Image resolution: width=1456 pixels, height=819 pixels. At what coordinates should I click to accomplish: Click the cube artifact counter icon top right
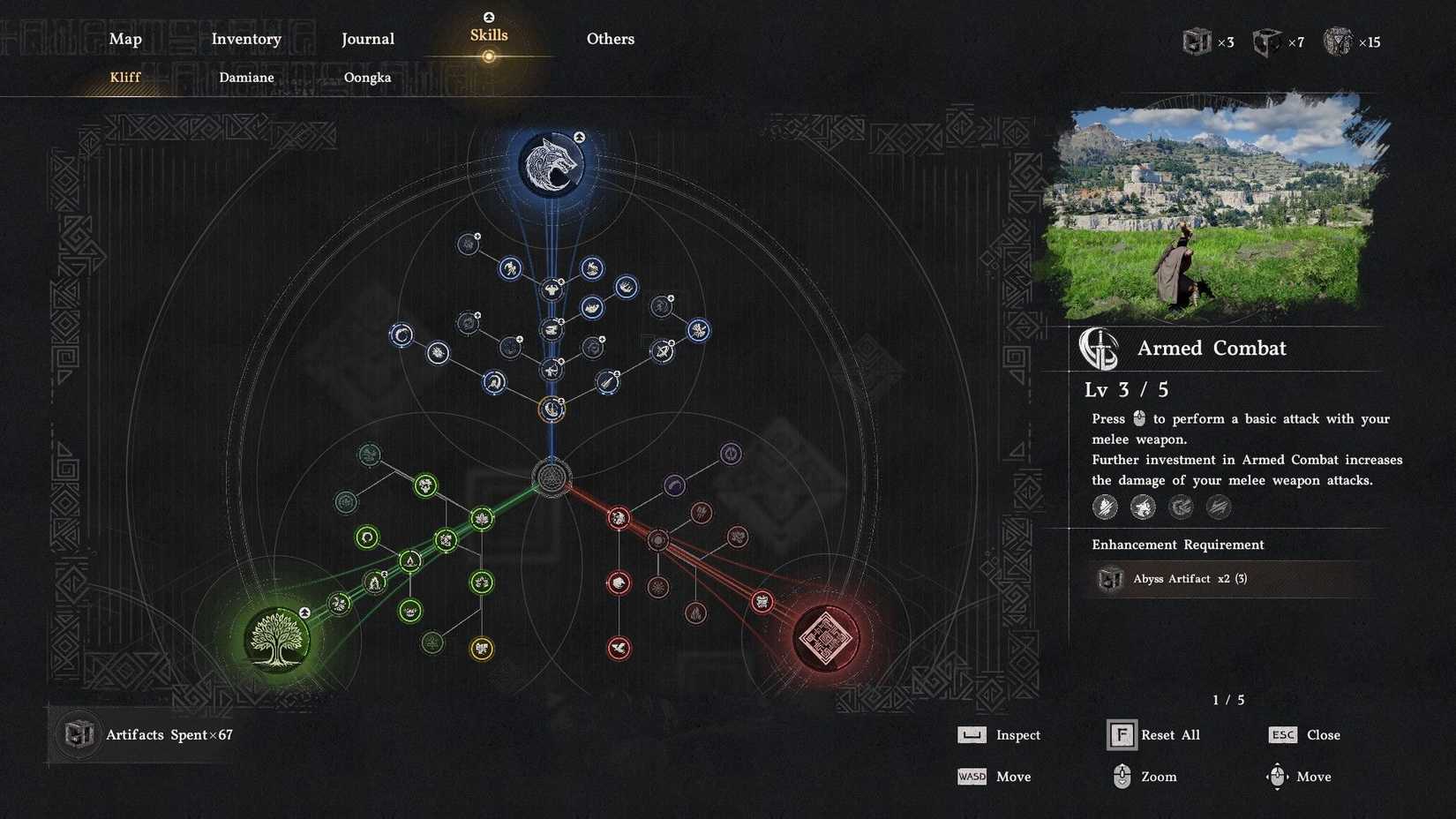coord(1198,41)
